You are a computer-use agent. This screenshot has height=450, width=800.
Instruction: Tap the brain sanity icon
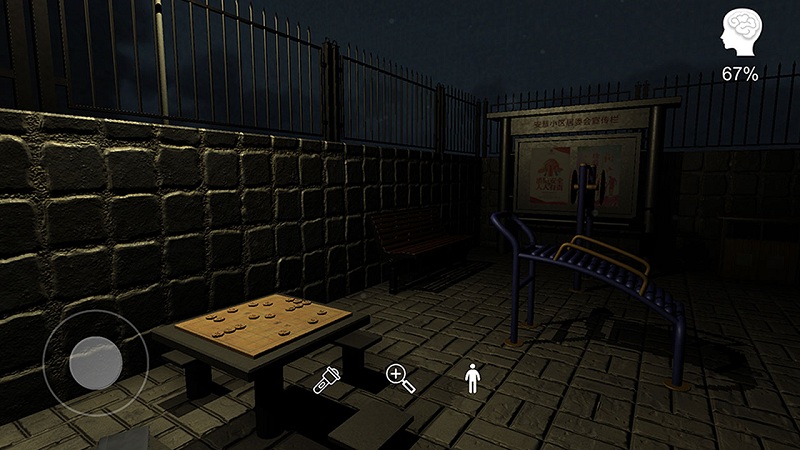click(741, 32)
